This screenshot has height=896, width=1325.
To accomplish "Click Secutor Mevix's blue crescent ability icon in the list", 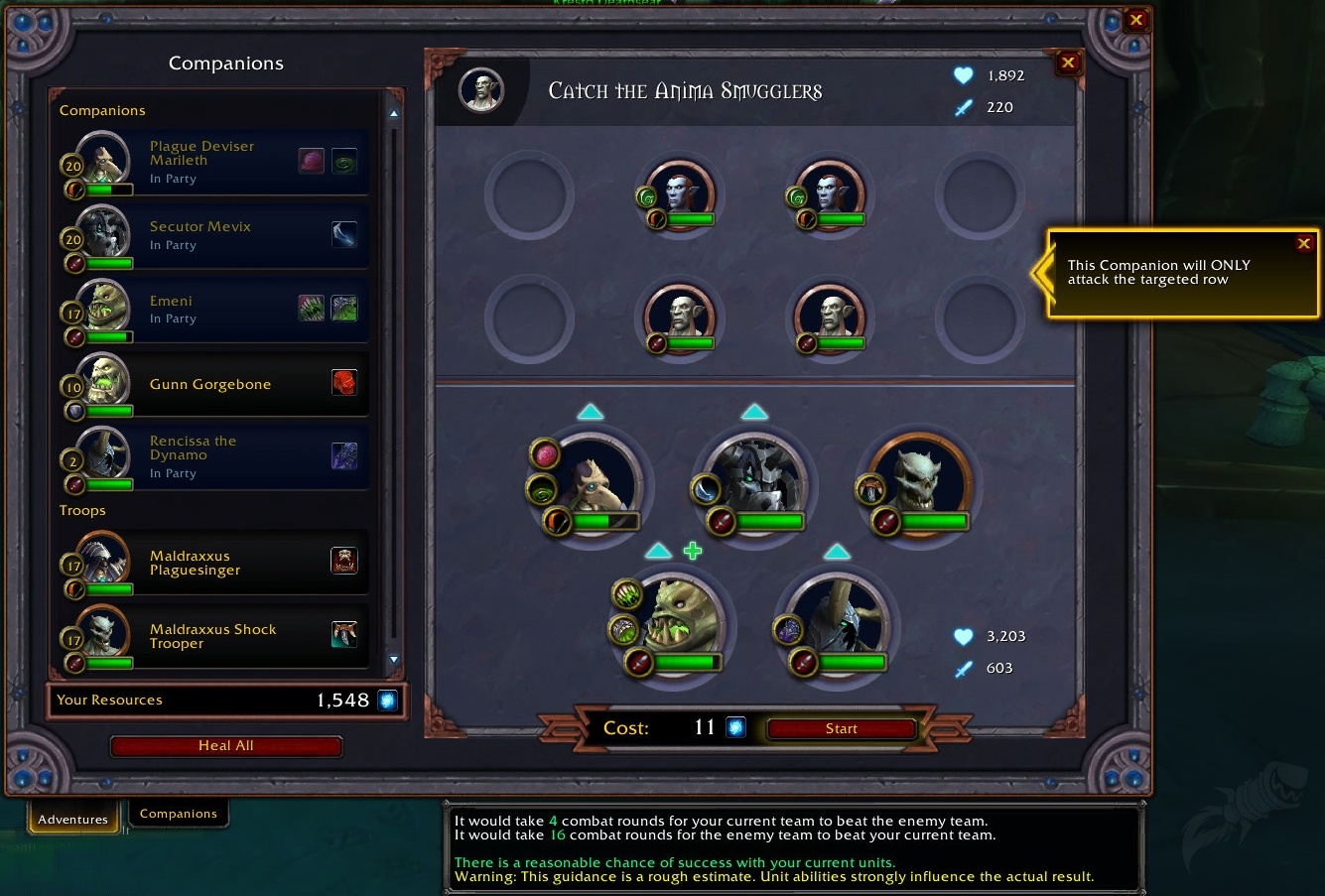I will pyautogui.click(x=343, y=234).
